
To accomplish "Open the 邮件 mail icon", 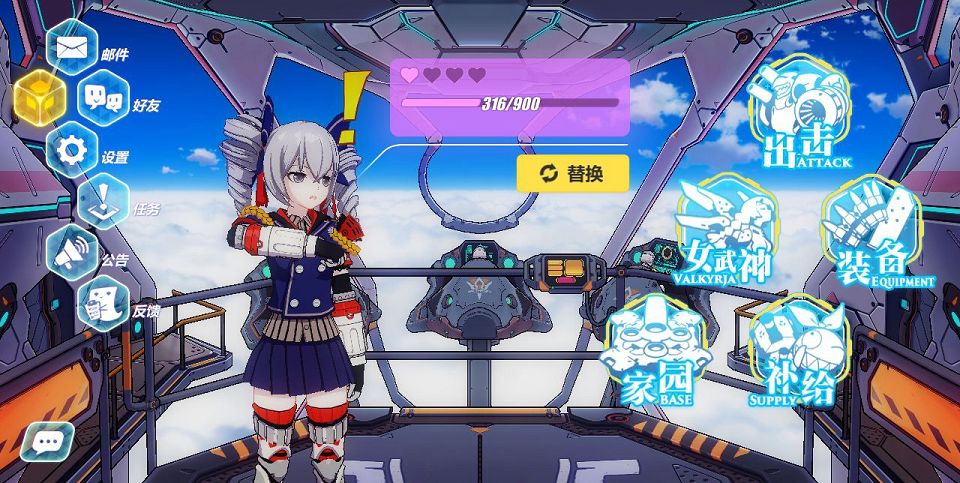I will (72, 47).
